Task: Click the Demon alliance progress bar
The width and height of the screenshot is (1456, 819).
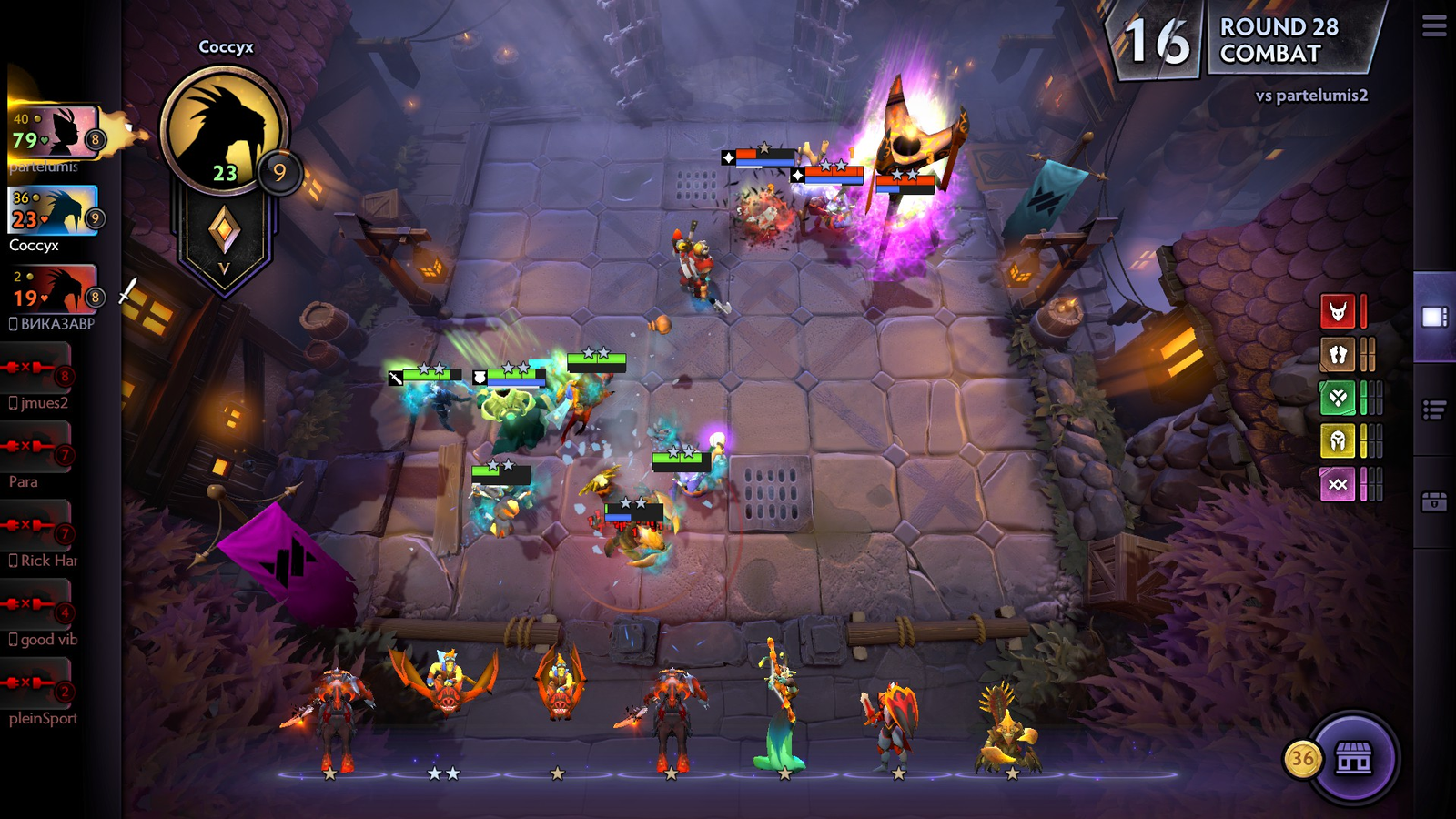Action: pyautogui.click(x=1362, y=310)
